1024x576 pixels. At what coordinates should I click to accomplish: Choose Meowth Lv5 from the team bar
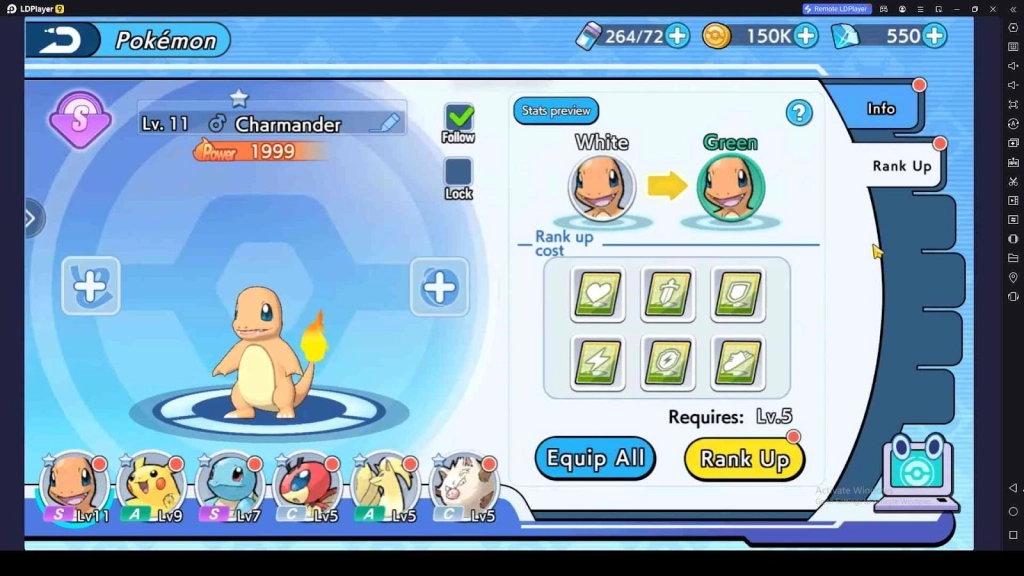(x=463, y=486)
